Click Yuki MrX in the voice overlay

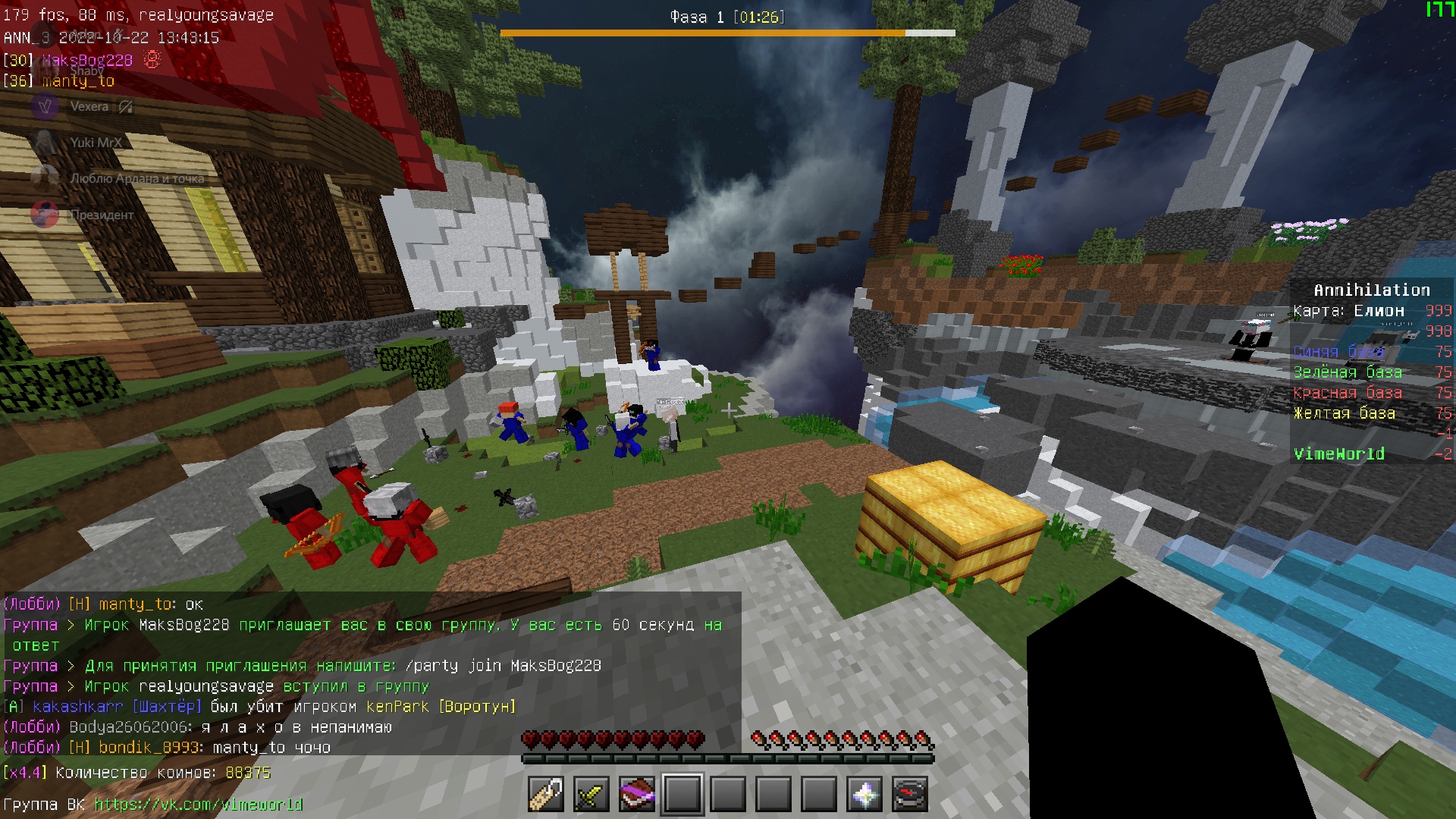click(x=95, y=143)
